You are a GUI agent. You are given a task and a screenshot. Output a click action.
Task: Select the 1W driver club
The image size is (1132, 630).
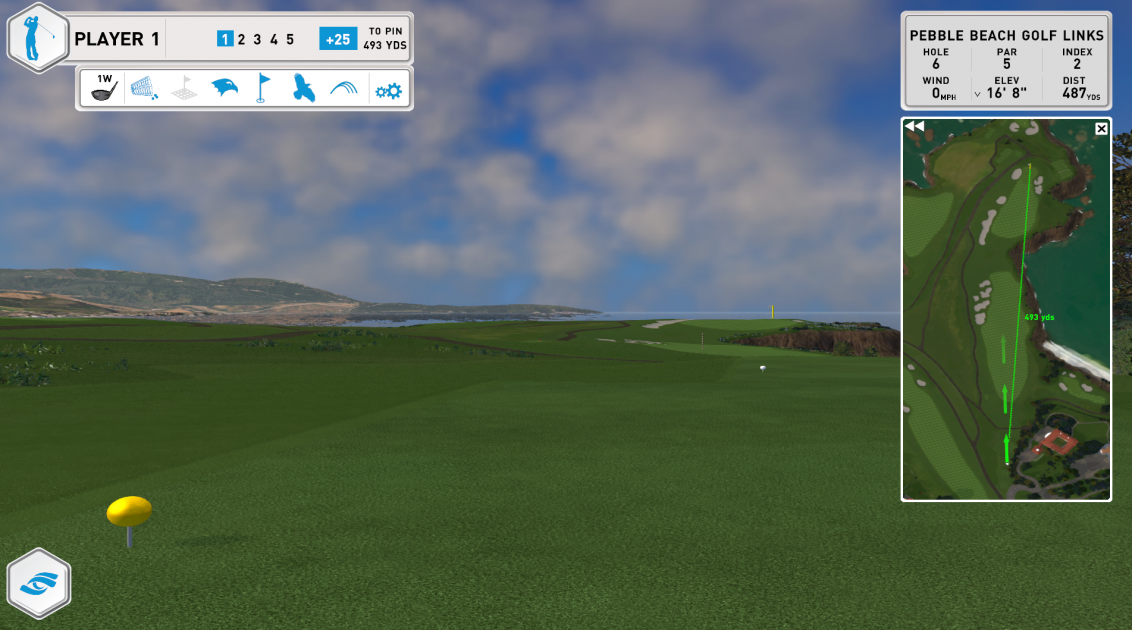pos(104,88)
